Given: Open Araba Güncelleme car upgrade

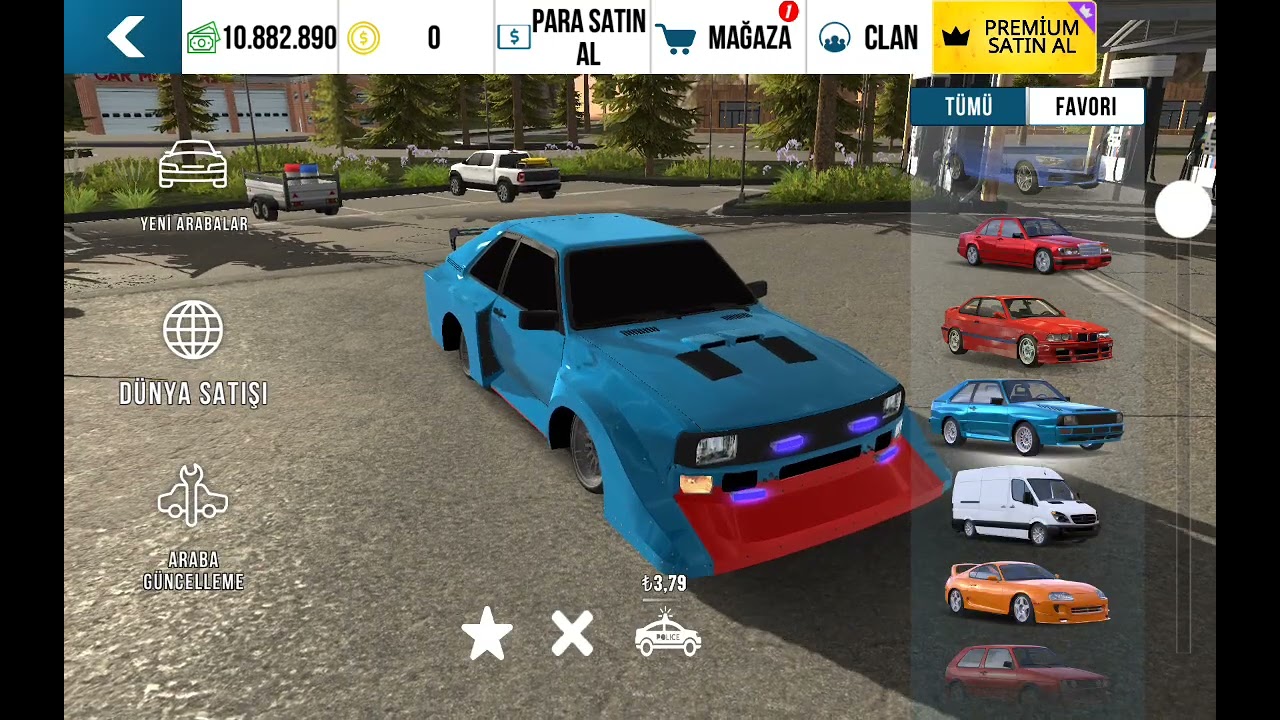Looking at the screenshot, I should tap(193, 527).
